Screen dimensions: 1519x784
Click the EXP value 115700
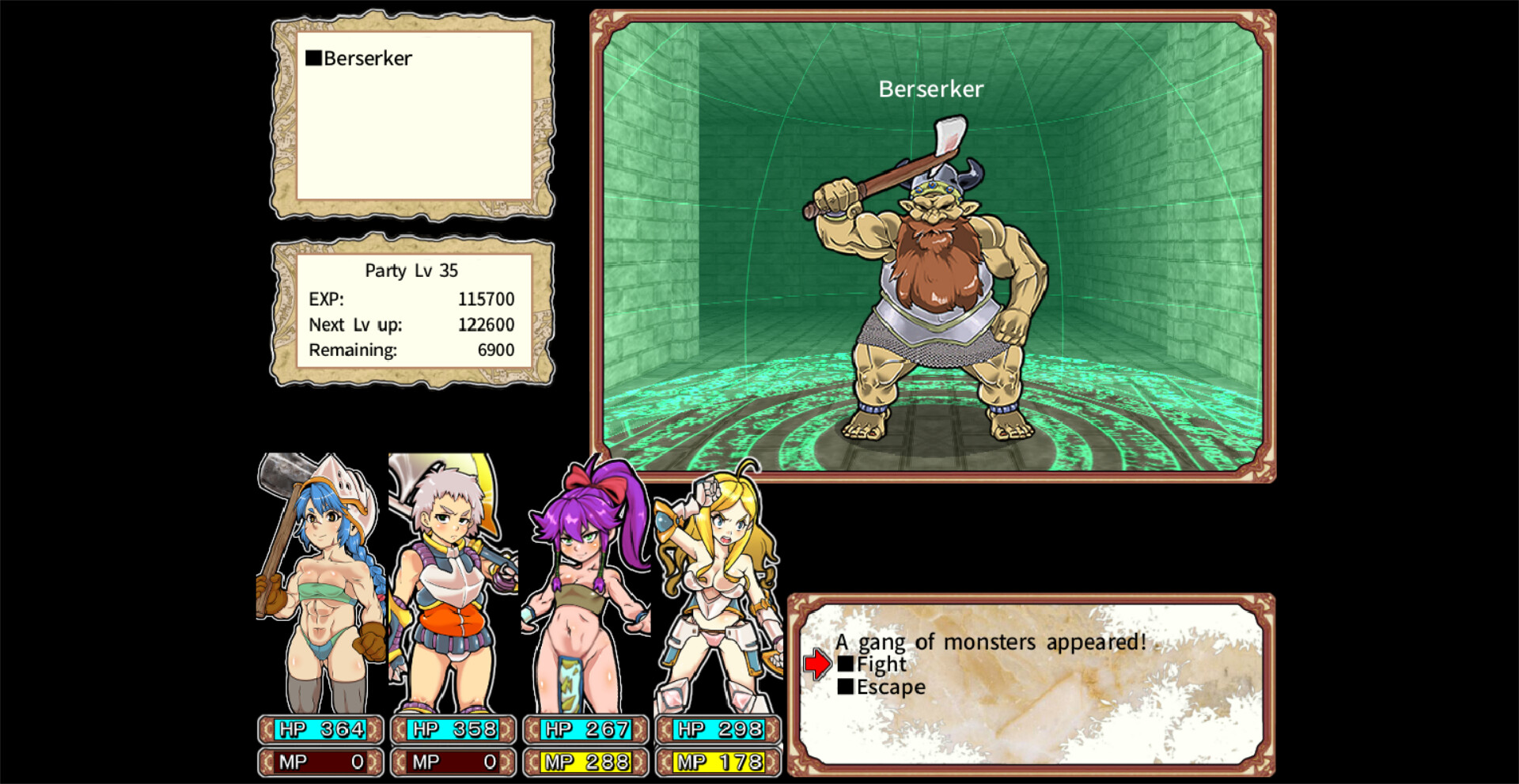(x=486, y=299)
